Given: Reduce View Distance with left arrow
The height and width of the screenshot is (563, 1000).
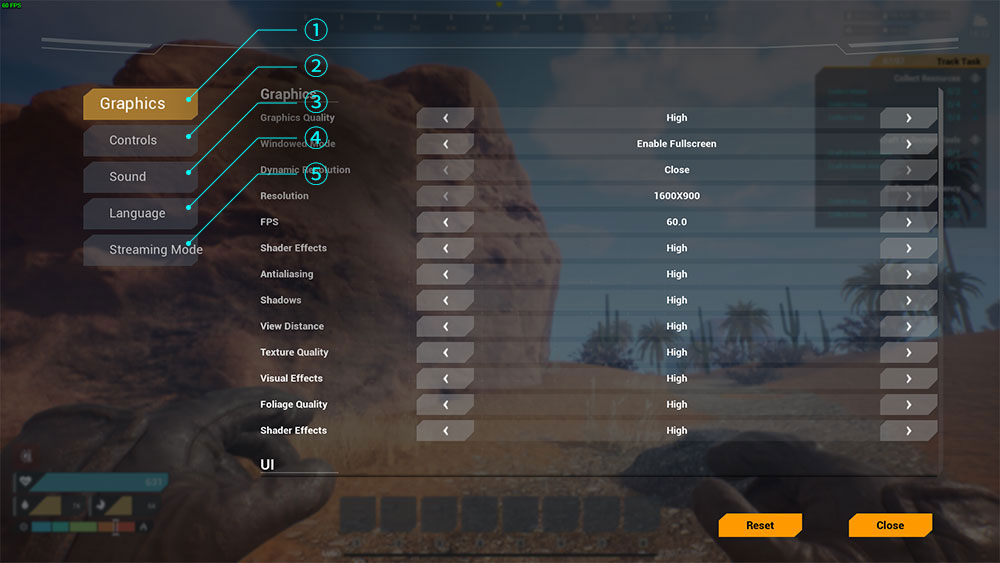Looking at the screenshot, I should click(x=445, y=326).
